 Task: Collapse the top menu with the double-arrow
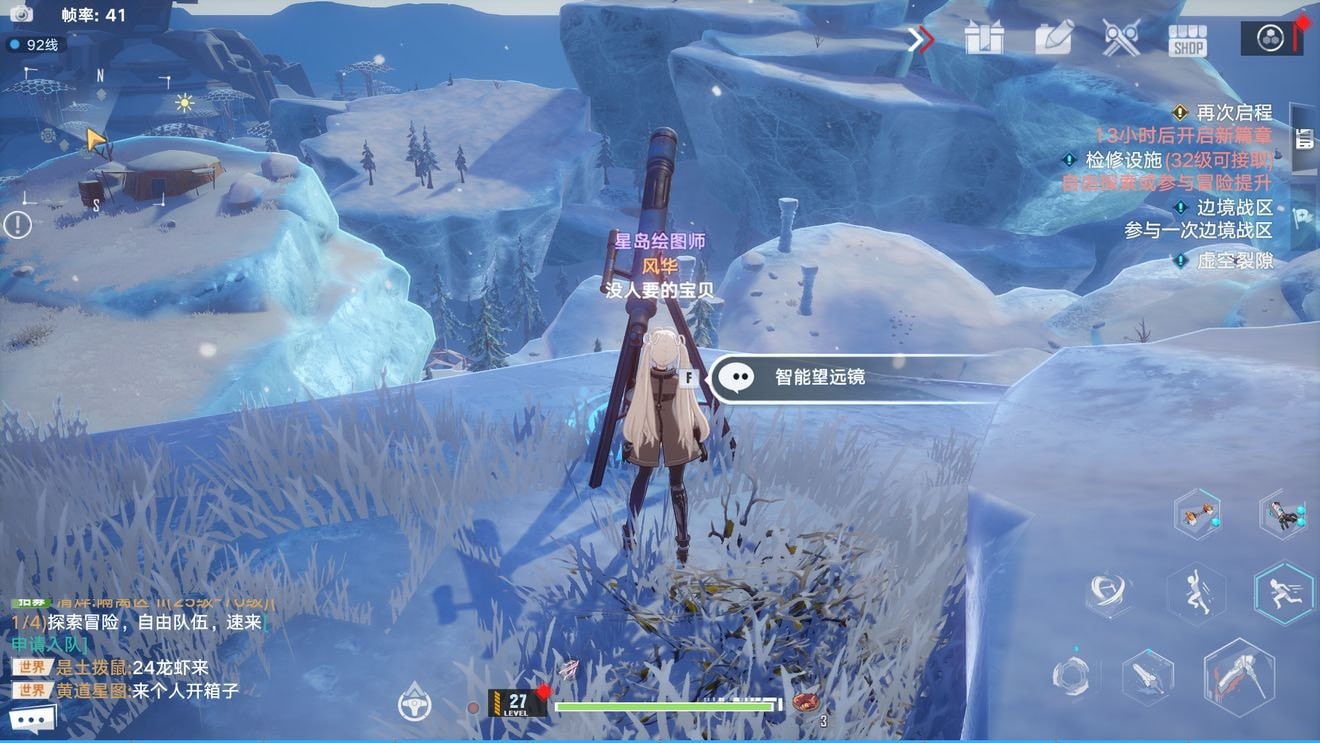(921, 39)
